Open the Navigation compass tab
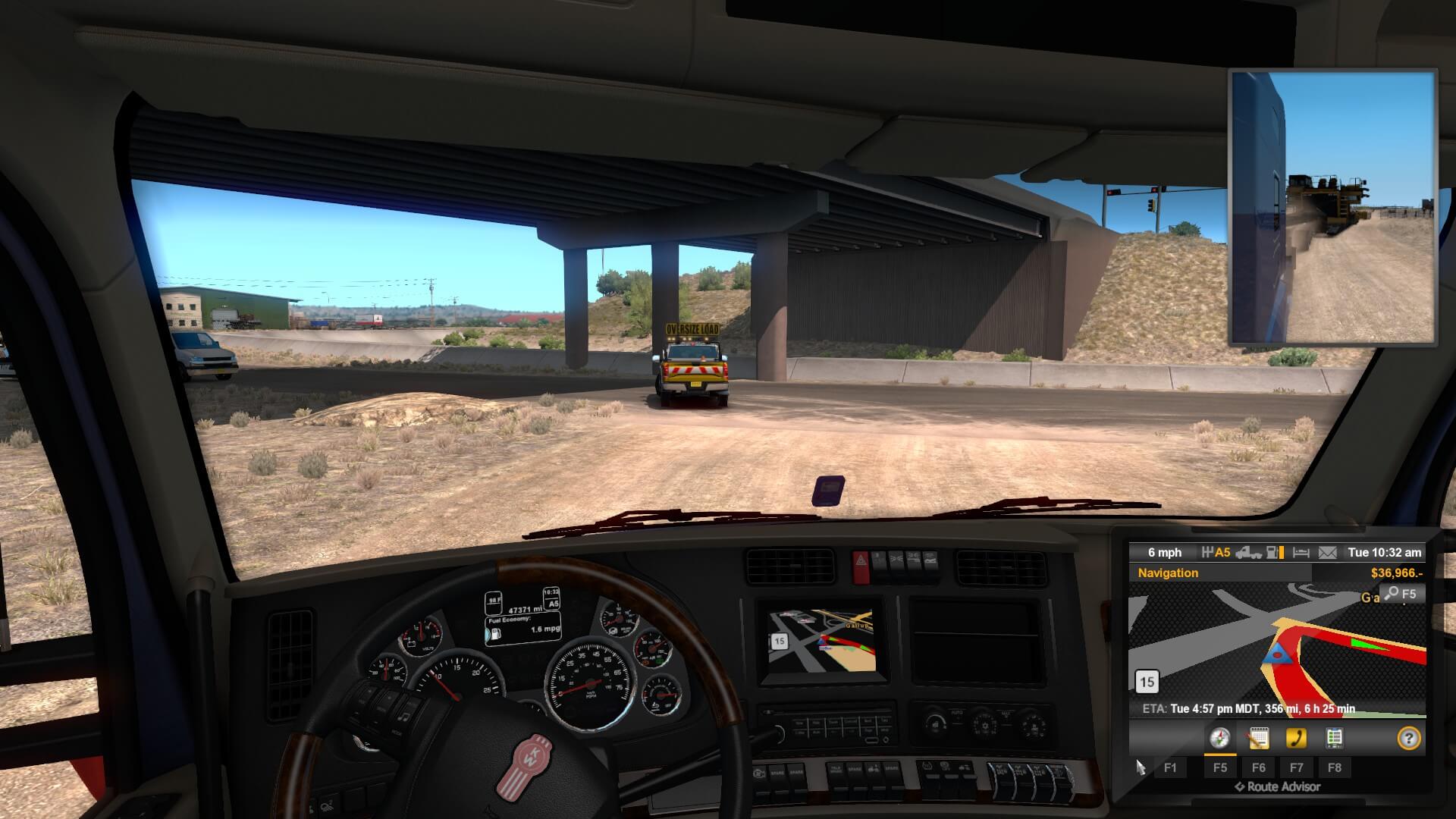1456x819 pixels. pyautogui.click(x=1219, y=738)
